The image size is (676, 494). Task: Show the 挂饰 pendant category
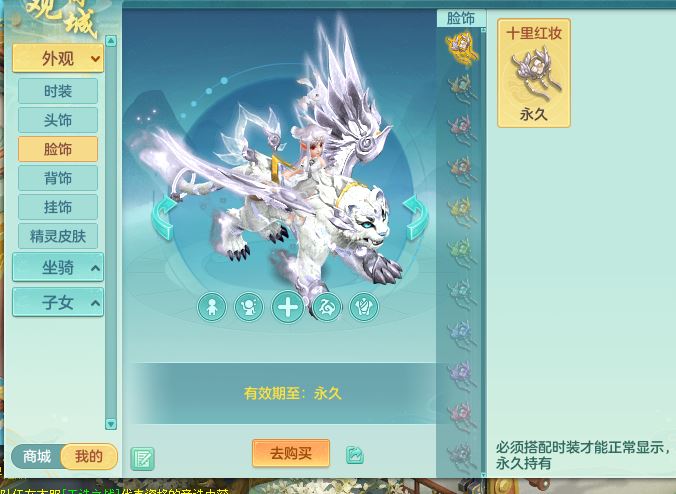point(58,207)
